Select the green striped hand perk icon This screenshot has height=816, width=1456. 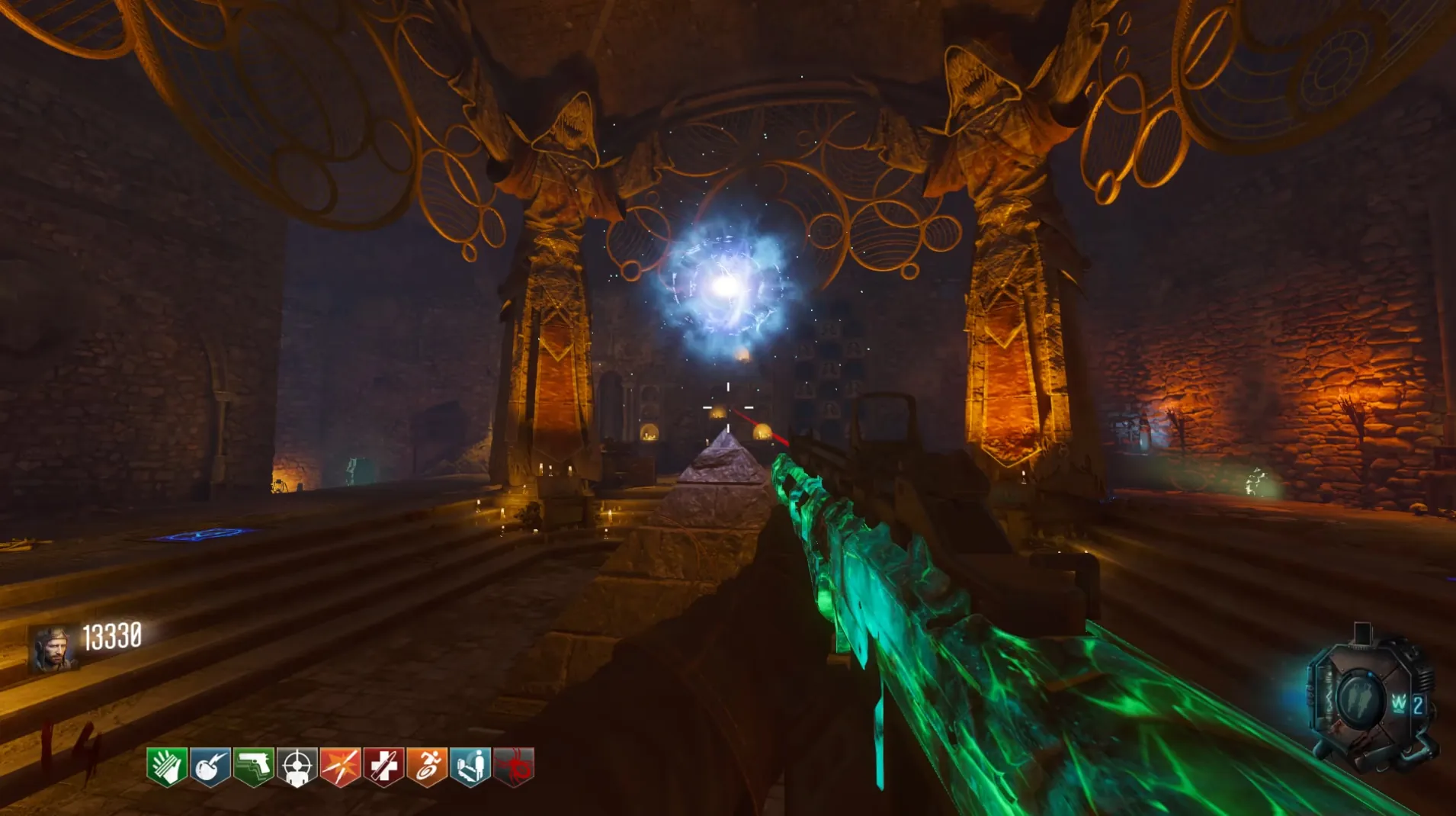pos(167,766)
